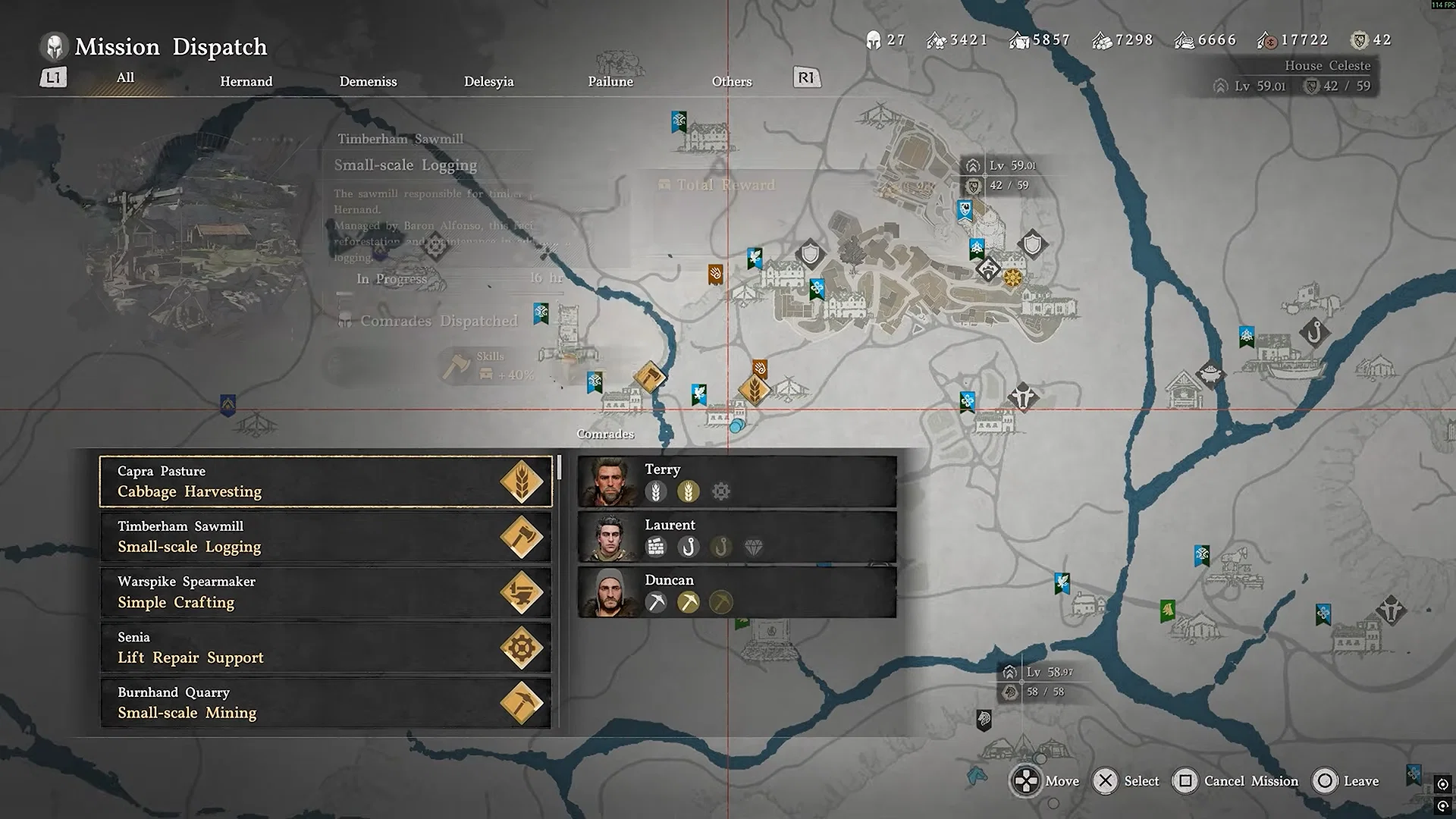
Task: Assign comrade Laurent
Action: [x=736, y=537]
